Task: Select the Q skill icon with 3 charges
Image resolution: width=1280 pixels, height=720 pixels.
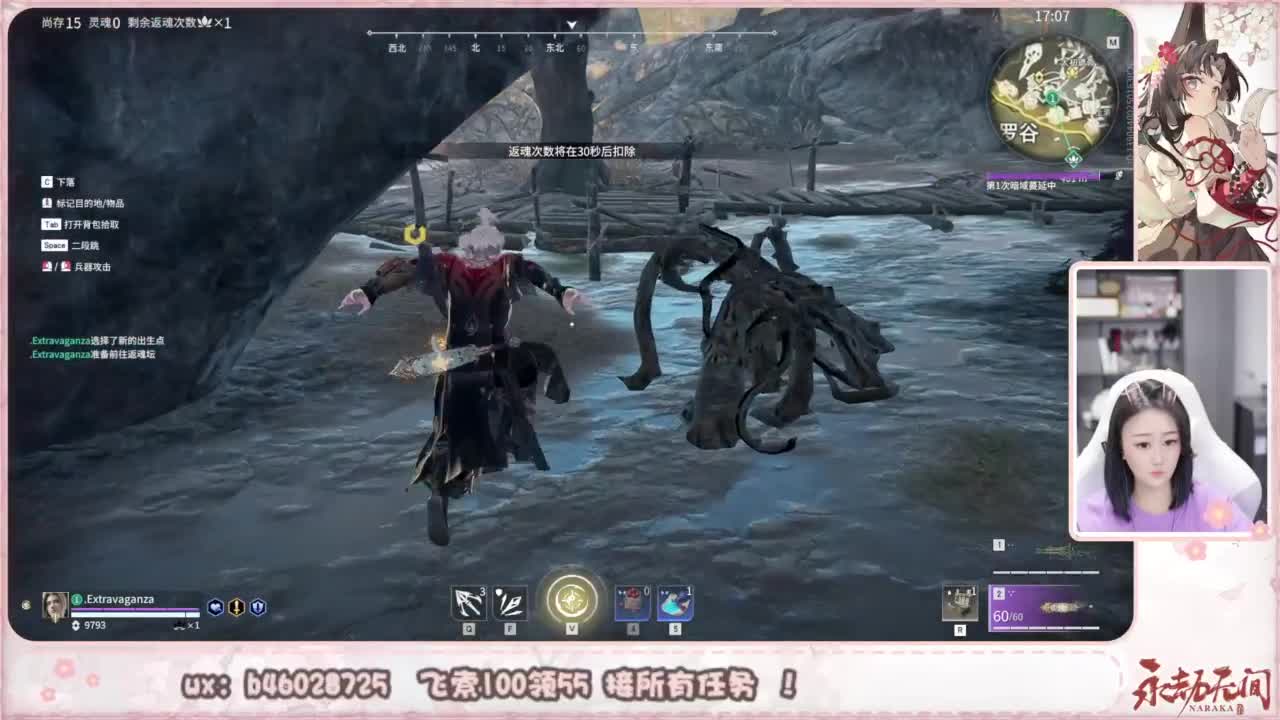Action: (x=467, y=602)
